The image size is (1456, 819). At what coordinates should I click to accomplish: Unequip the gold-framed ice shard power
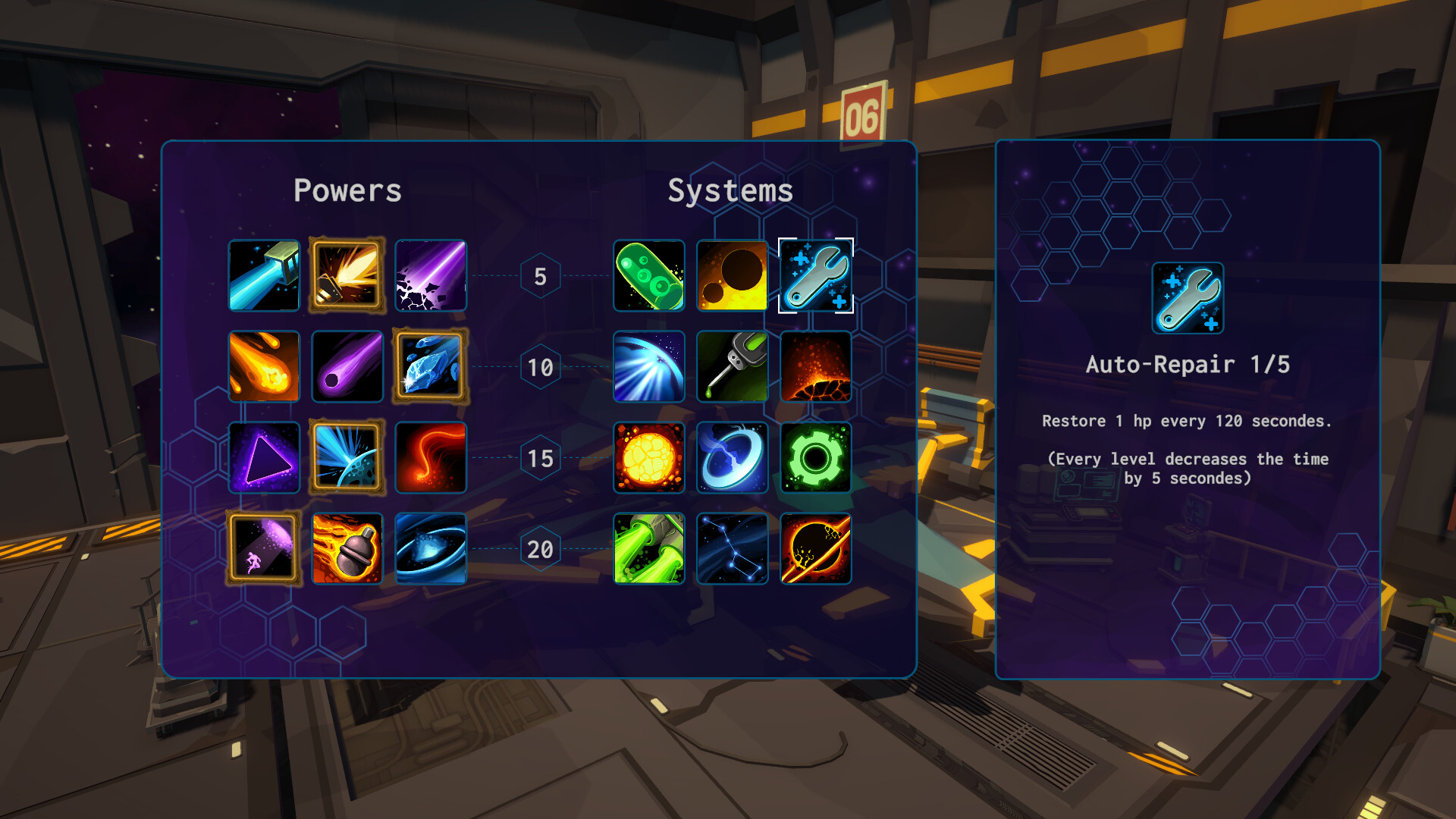430,367
